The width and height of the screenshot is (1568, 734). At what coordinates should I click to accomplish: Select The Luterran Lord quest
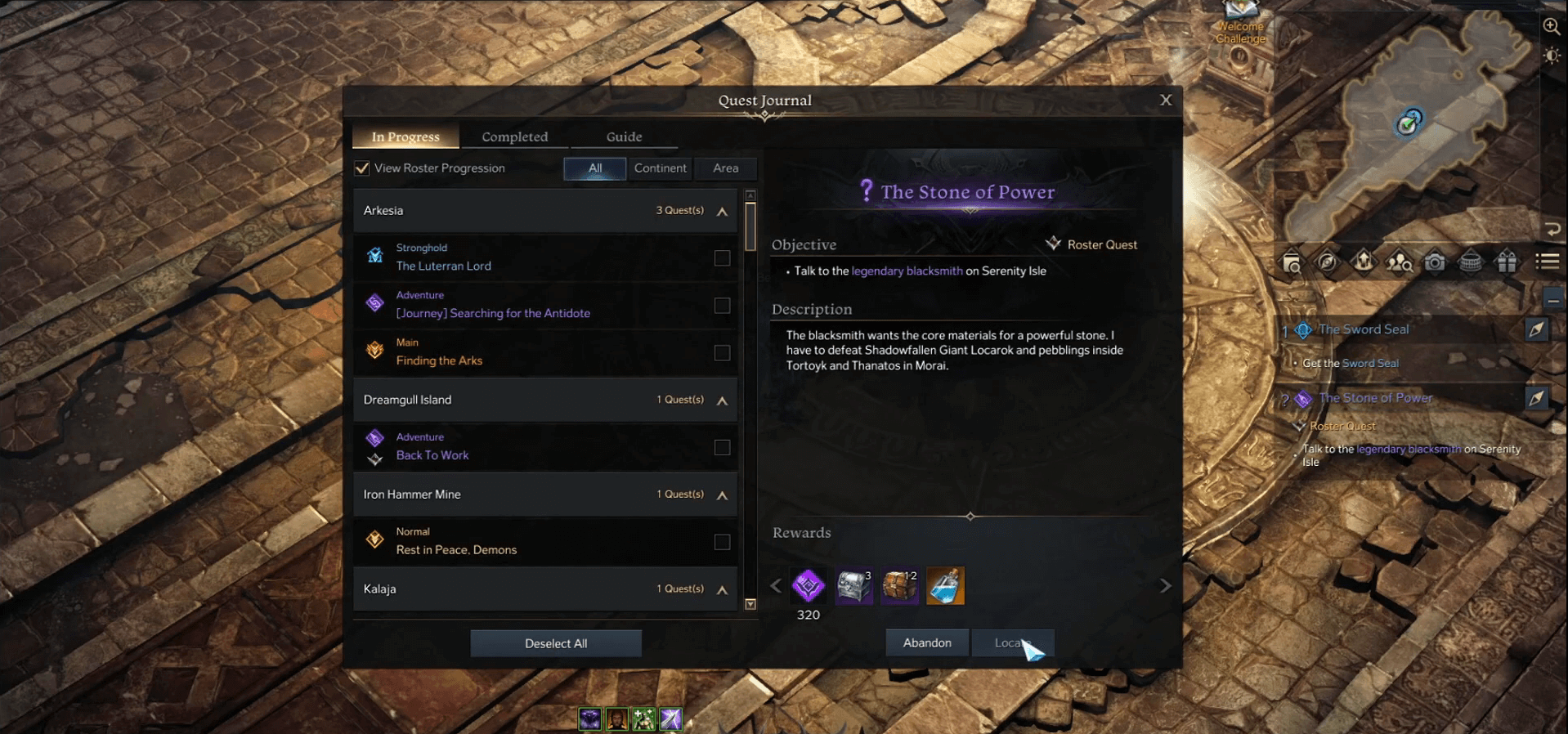pyautogui.click(x=444, y=266)
